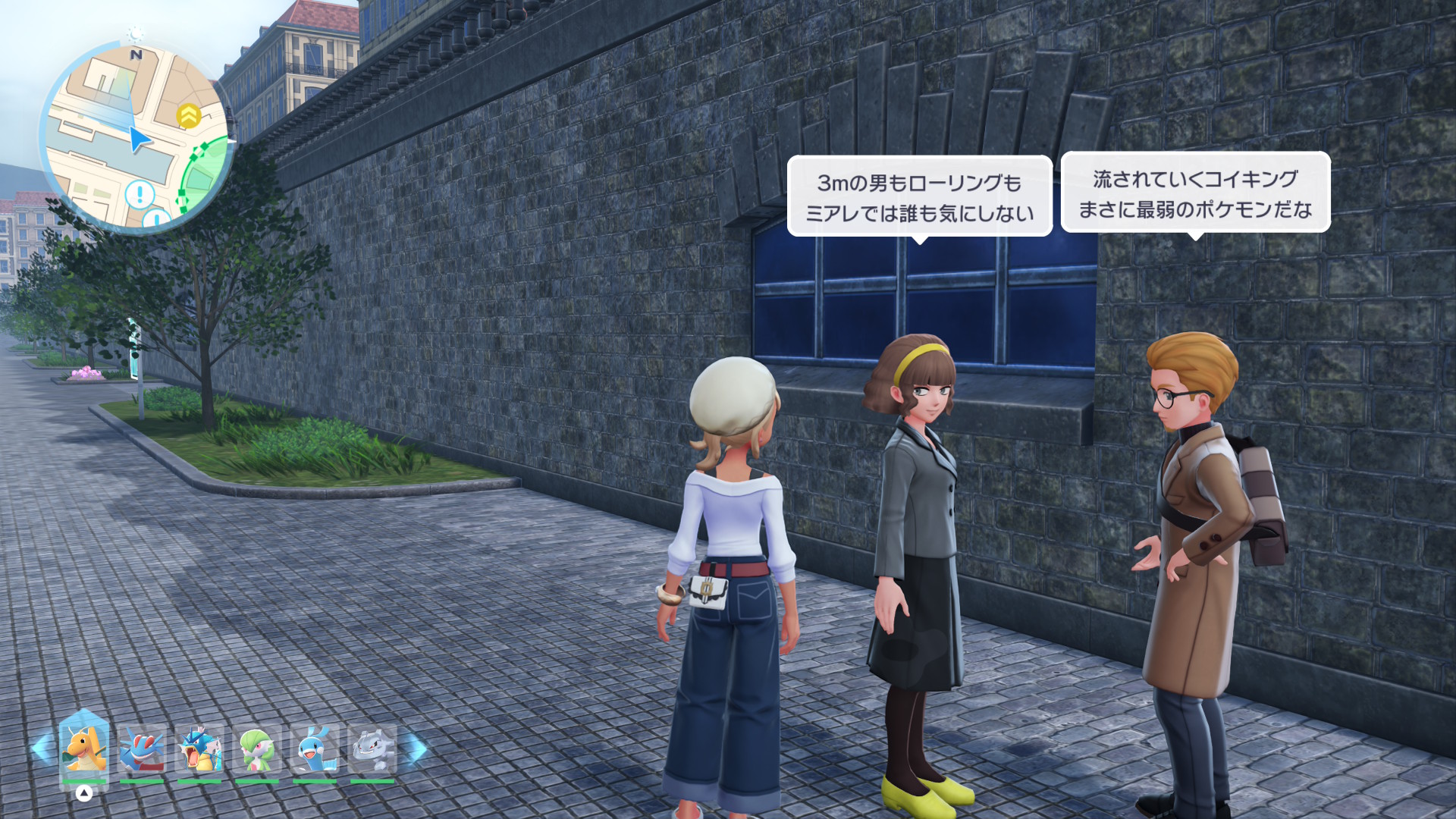Select the gray steel Pokémon party slot
1456x819 pixels.
coord(372,749)
